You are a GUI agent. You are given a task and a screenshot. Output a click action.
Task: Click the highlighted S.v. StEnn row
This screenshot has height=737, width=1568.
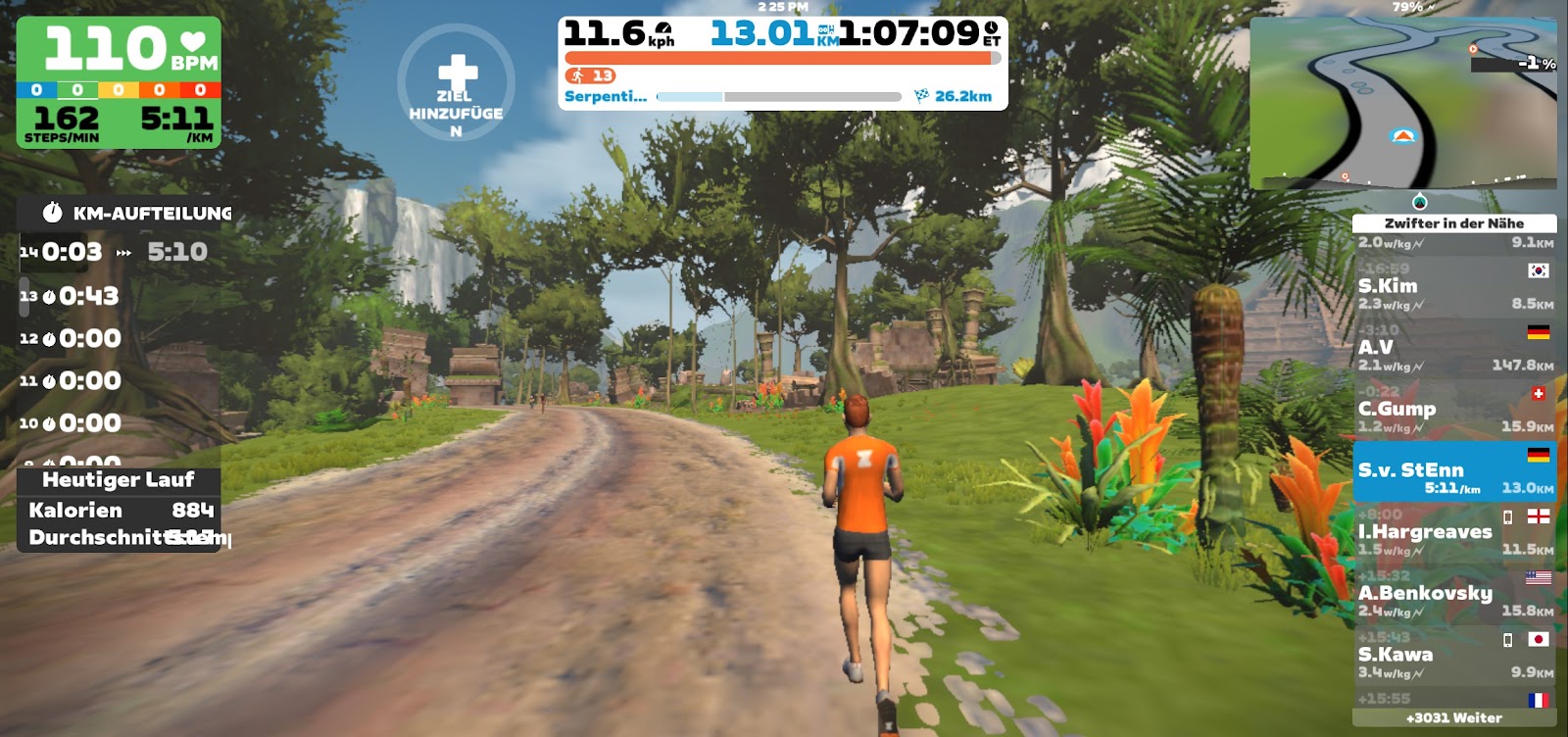tap(1453, 471)
